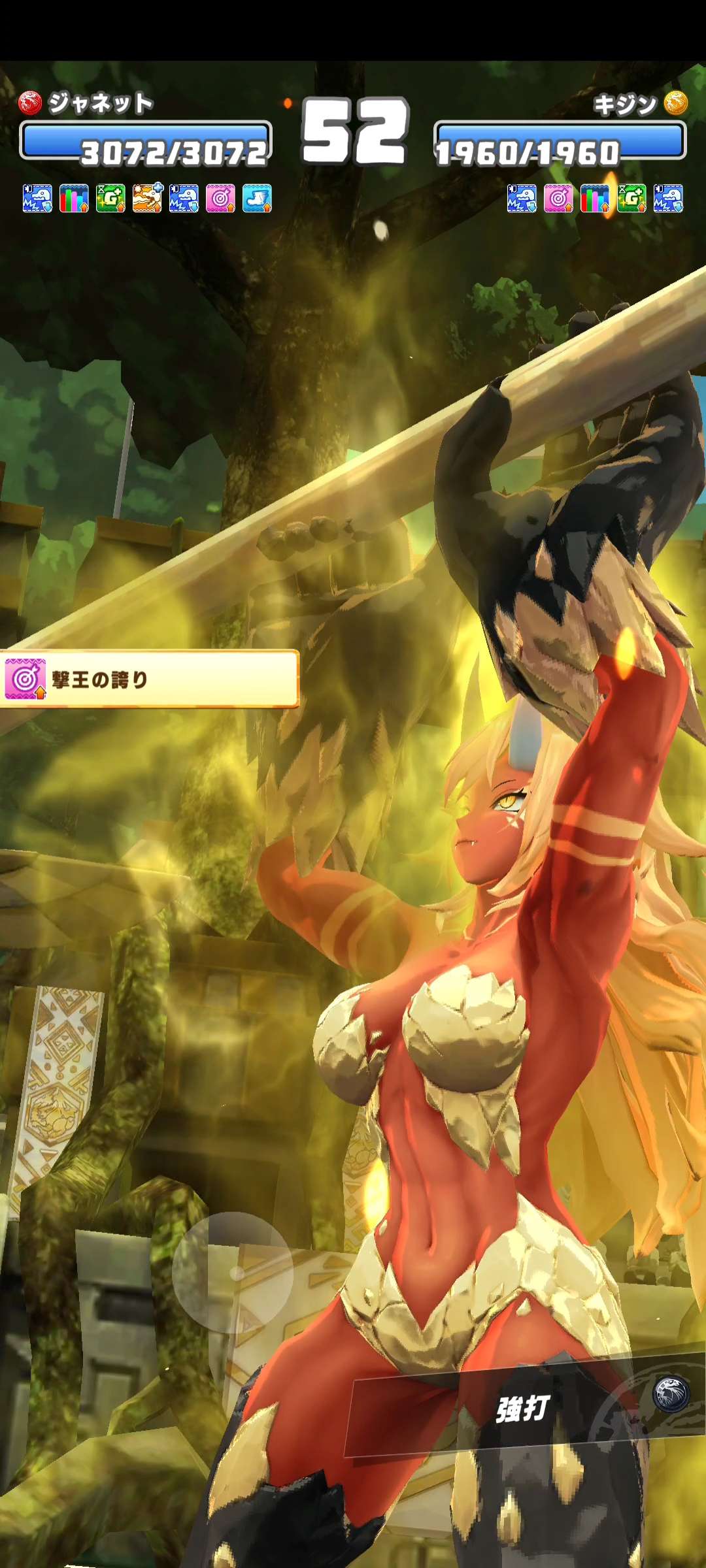The height and width of the screenshot is (1568, 706).
Task: View ジャネット's orange dragon buff icon
Action: pyautogui.click(x=148, y=198)
